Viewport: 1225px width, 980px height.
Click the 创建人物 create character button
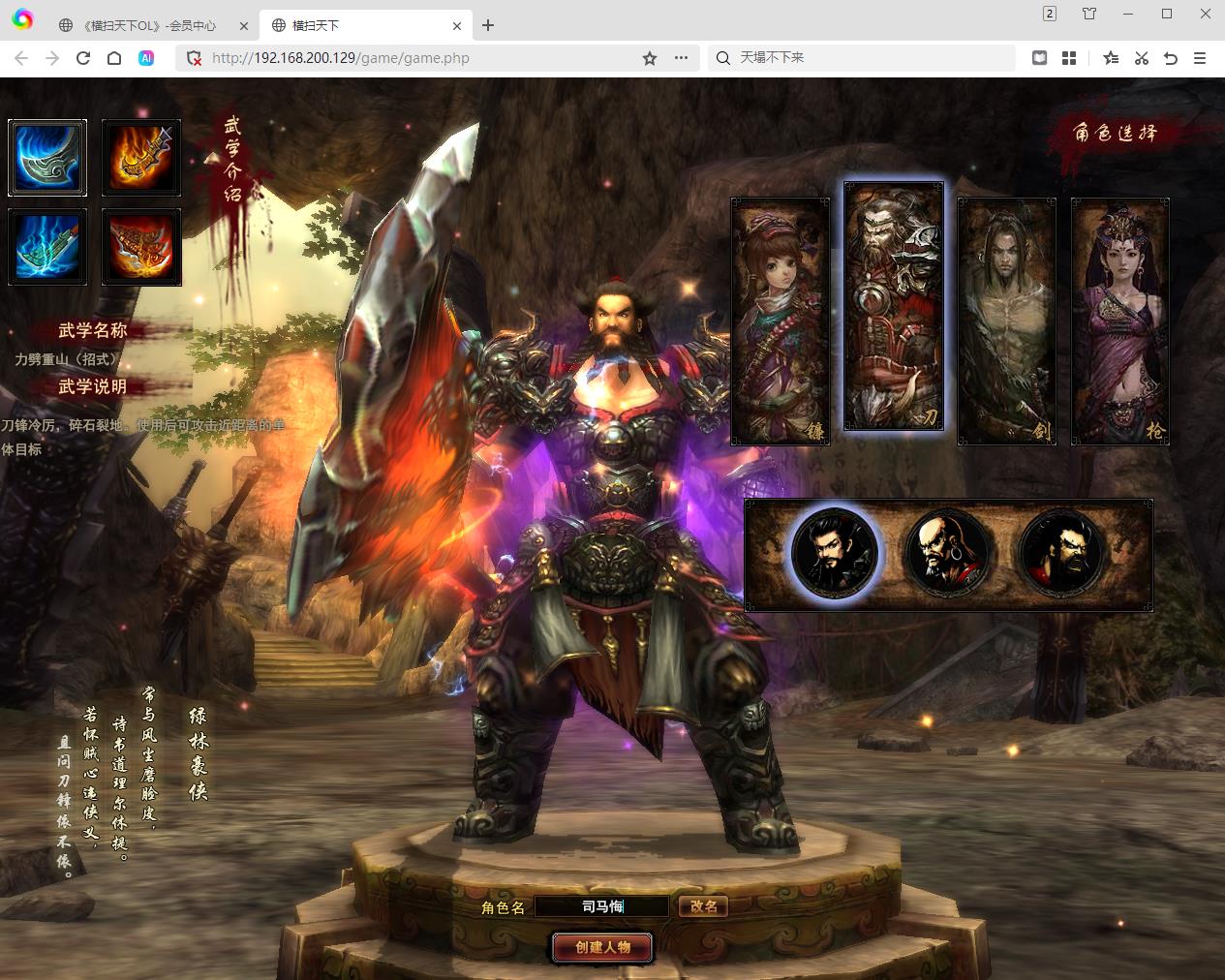[602, 947]
